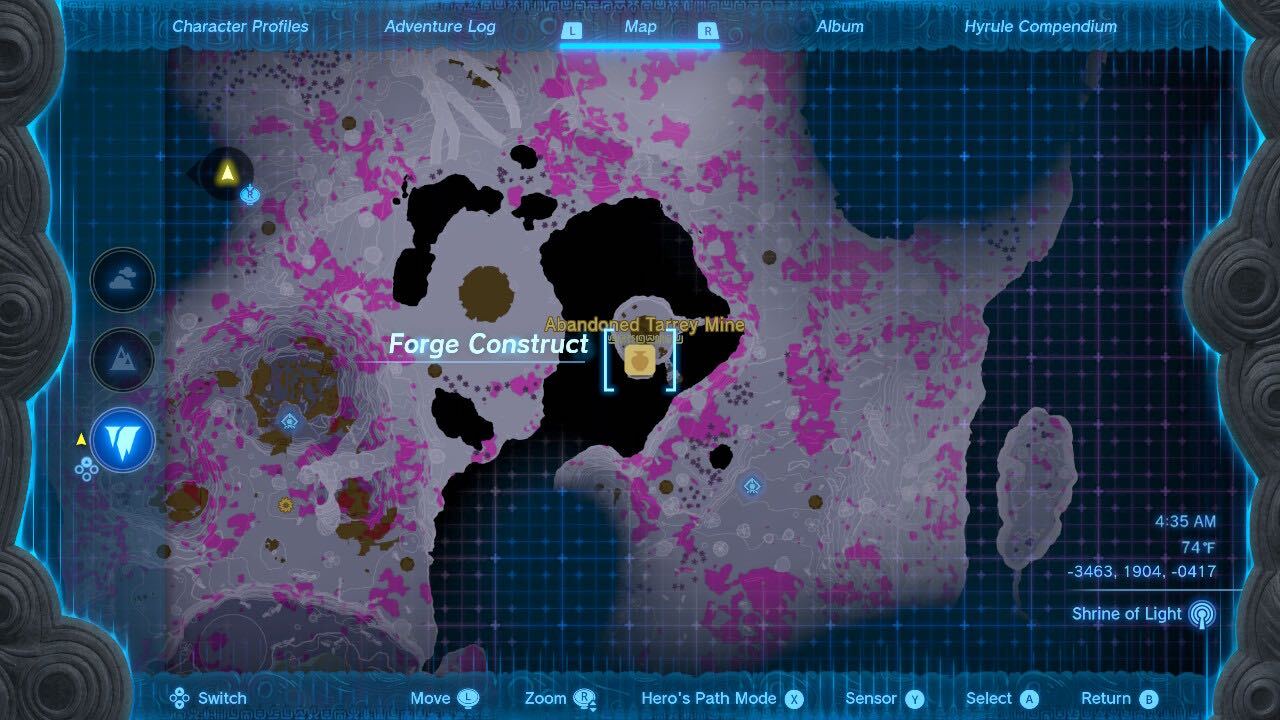Click the Shrine of Light icon
1280x720 pixels.
(1202, 613)
